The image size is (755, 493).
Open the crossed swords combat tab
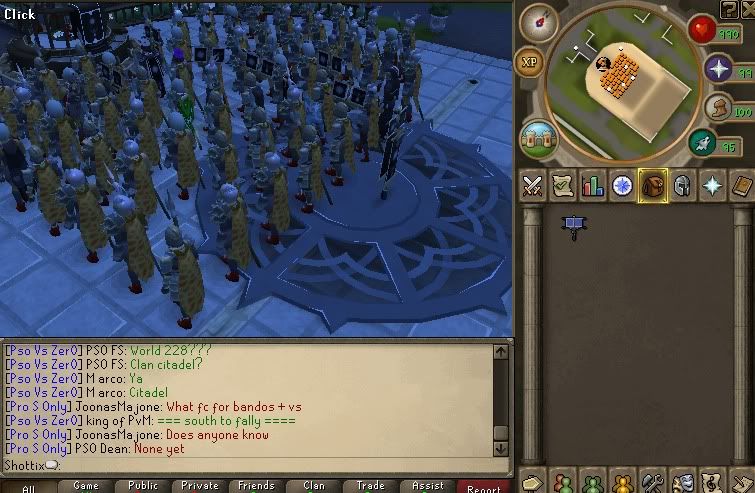(x=533, y=186)
